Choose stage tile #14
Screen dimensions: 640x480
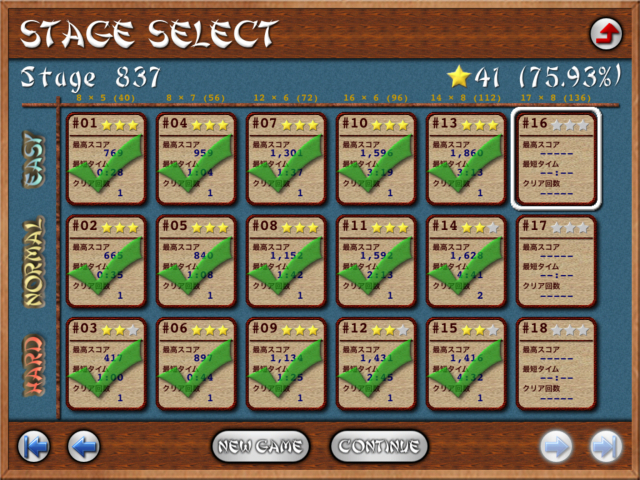467,261
